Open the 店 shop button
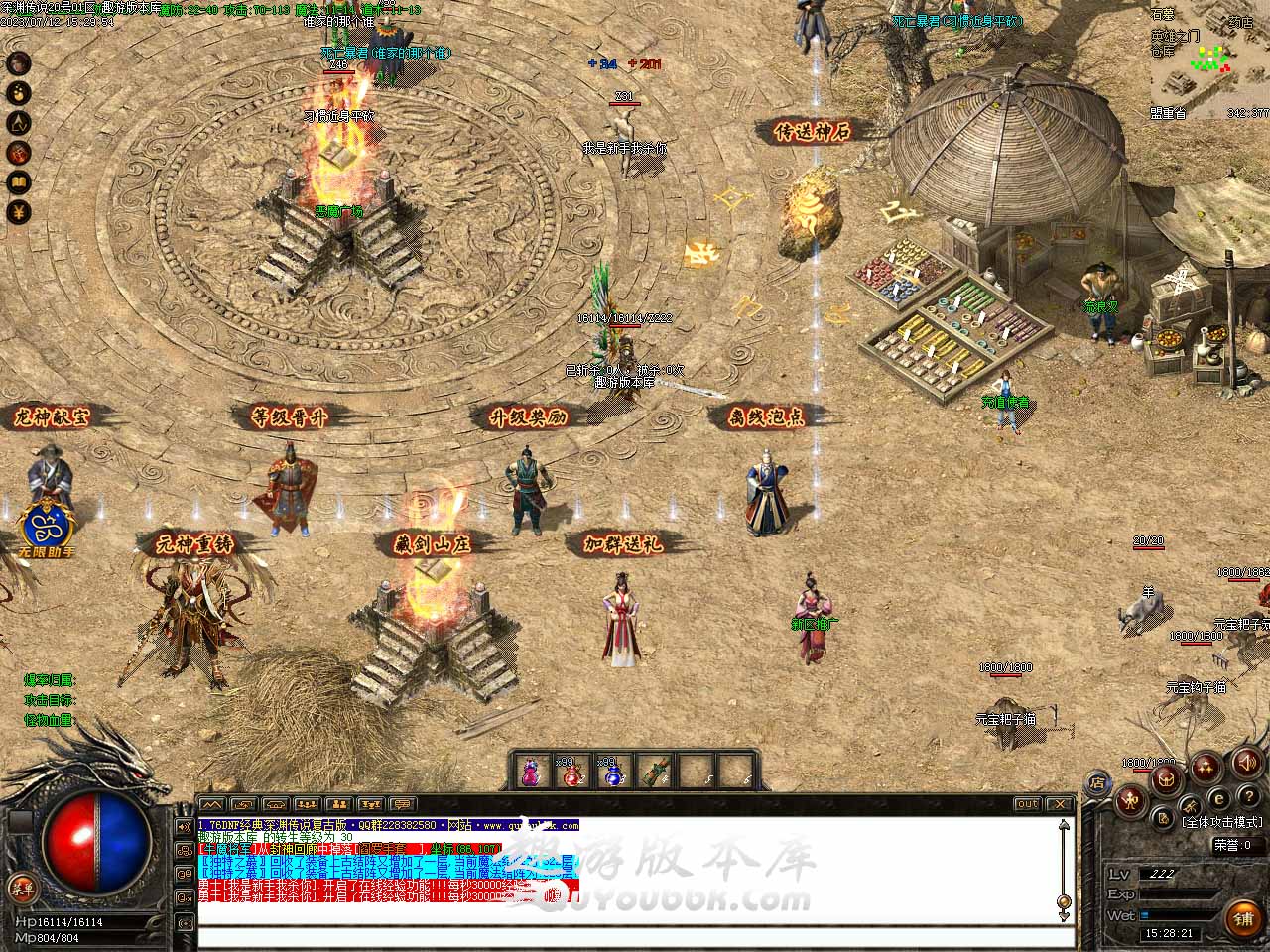Screen dimensions: 1270x952 coord(1098,782)
